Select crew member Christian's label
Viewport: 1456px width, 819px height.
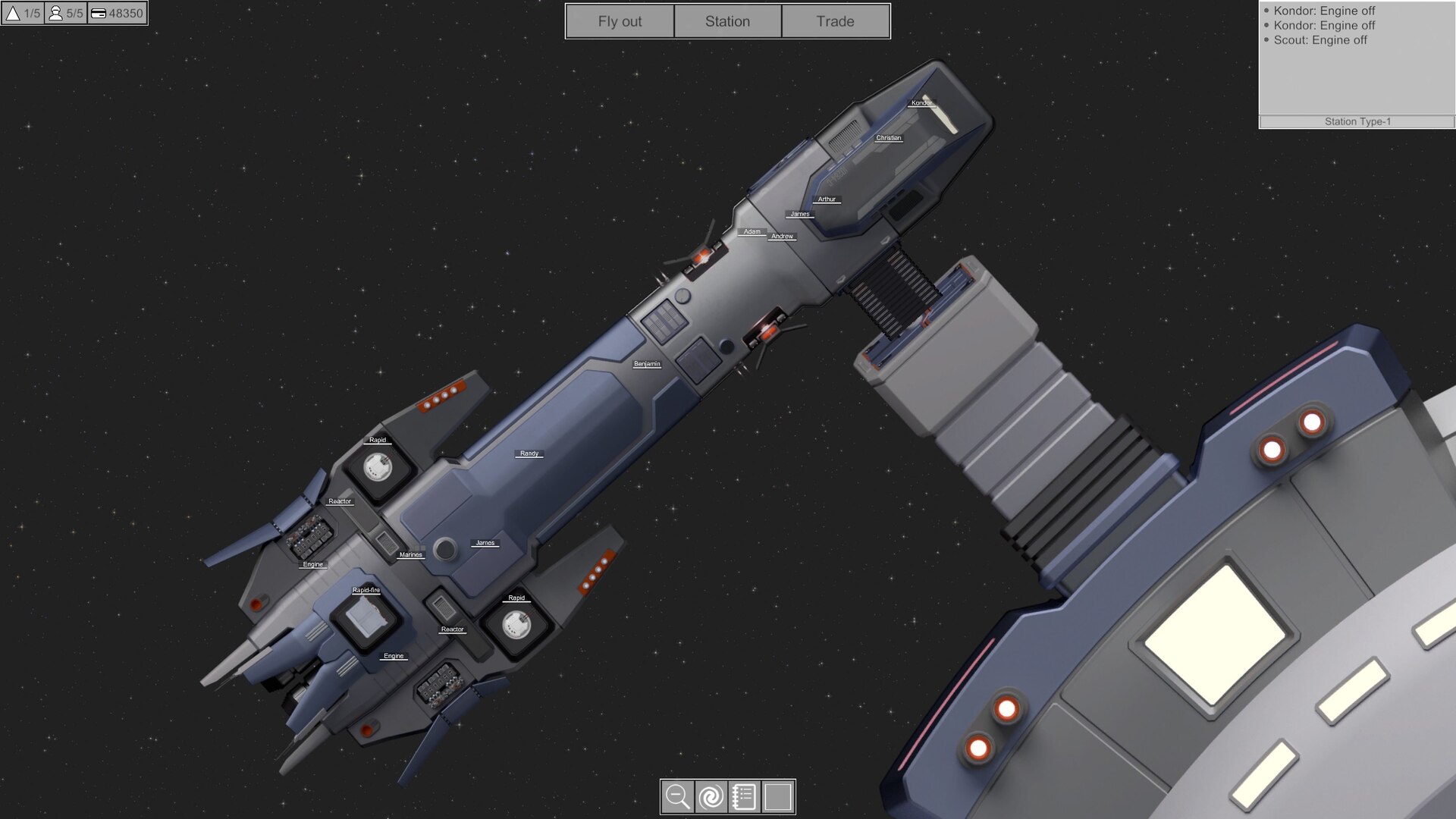(x=888, y=138)
